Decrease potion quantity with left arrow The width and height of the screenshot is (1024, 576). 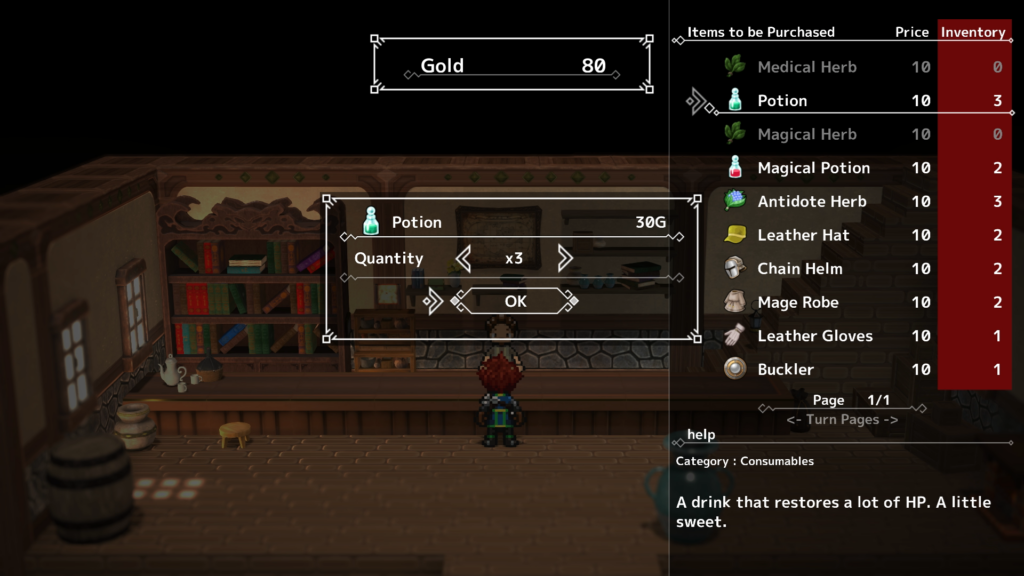click(463, 259)
